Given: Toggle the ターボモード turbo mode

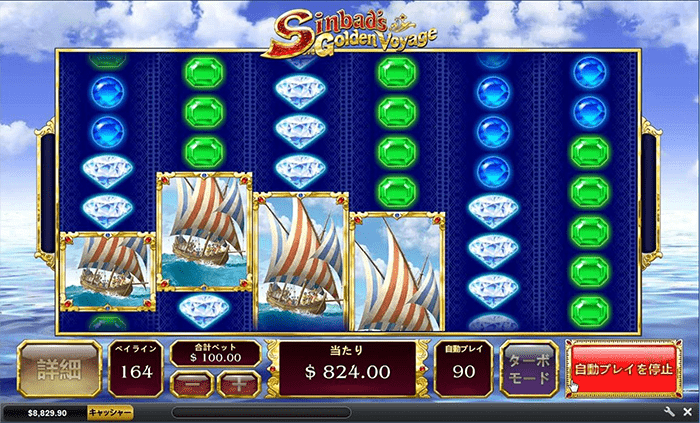Looking at the screenshot, I should tap(529, 370).
